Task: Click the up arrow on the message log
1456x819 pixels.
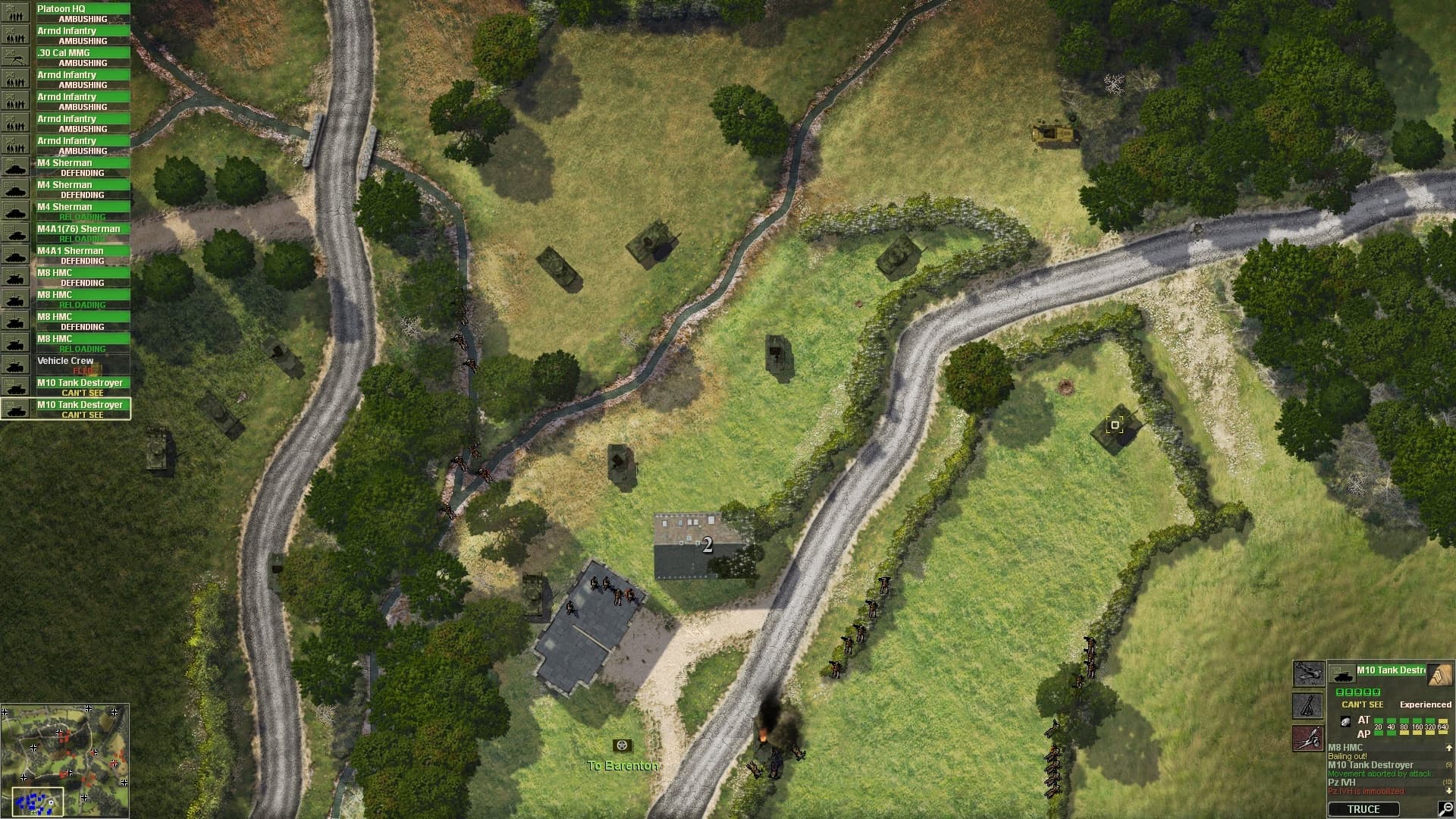Action: point(1448,748)
